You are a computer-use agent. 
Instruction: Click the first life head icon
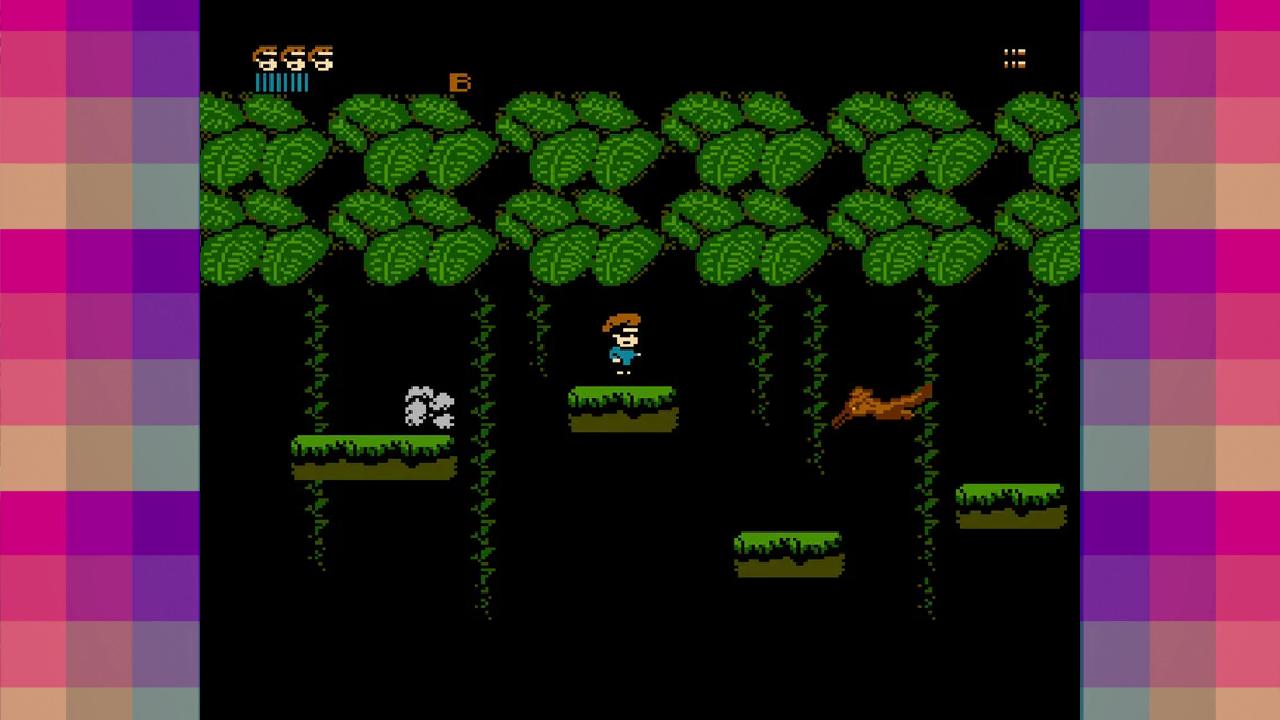pyautogui.click(x=263, y=58)
